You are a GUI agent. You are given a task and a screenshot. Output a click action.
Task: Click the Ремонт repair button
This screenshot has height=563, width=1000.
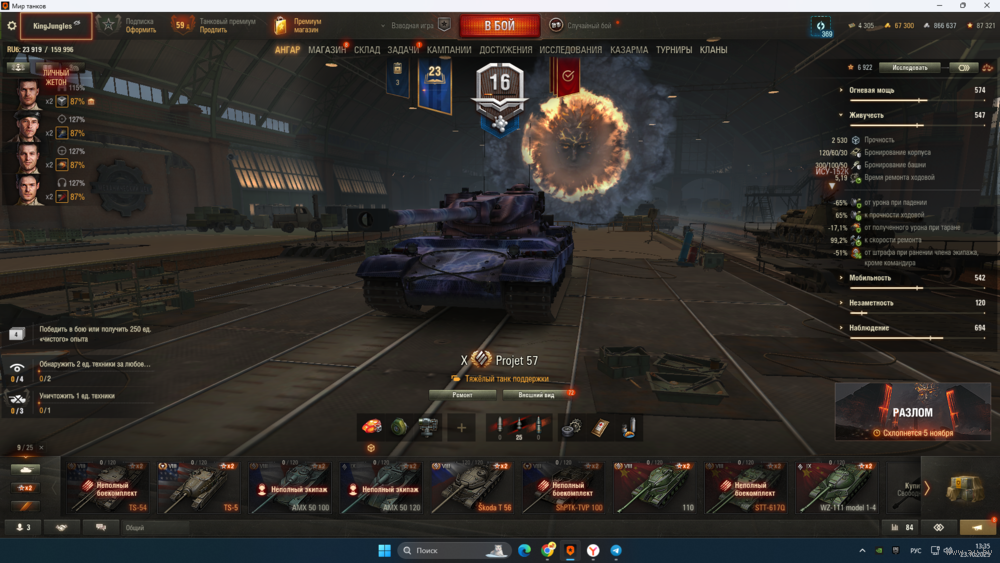coord(462,395)
